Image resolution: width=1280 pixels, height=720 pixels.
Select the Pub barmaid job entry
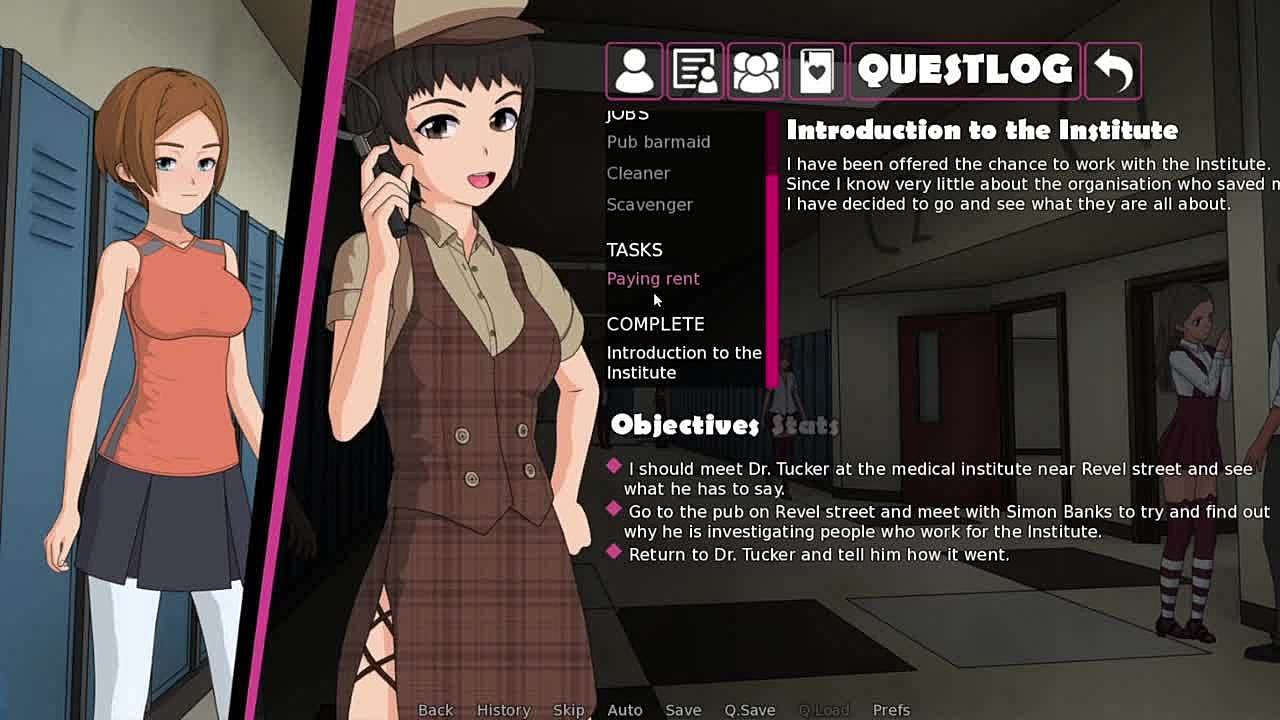point(658,142)
